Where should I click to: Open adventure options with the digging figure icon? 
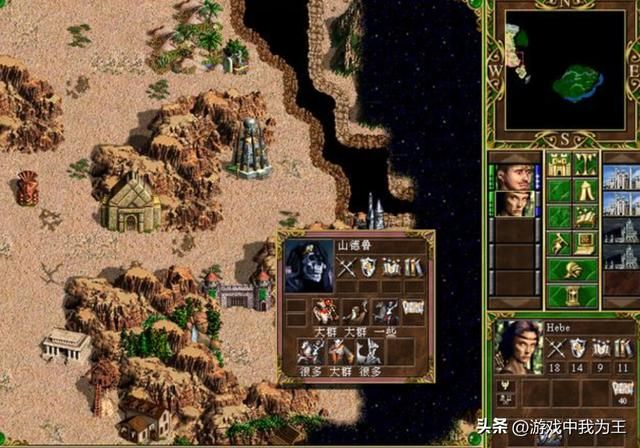(560, 242)
